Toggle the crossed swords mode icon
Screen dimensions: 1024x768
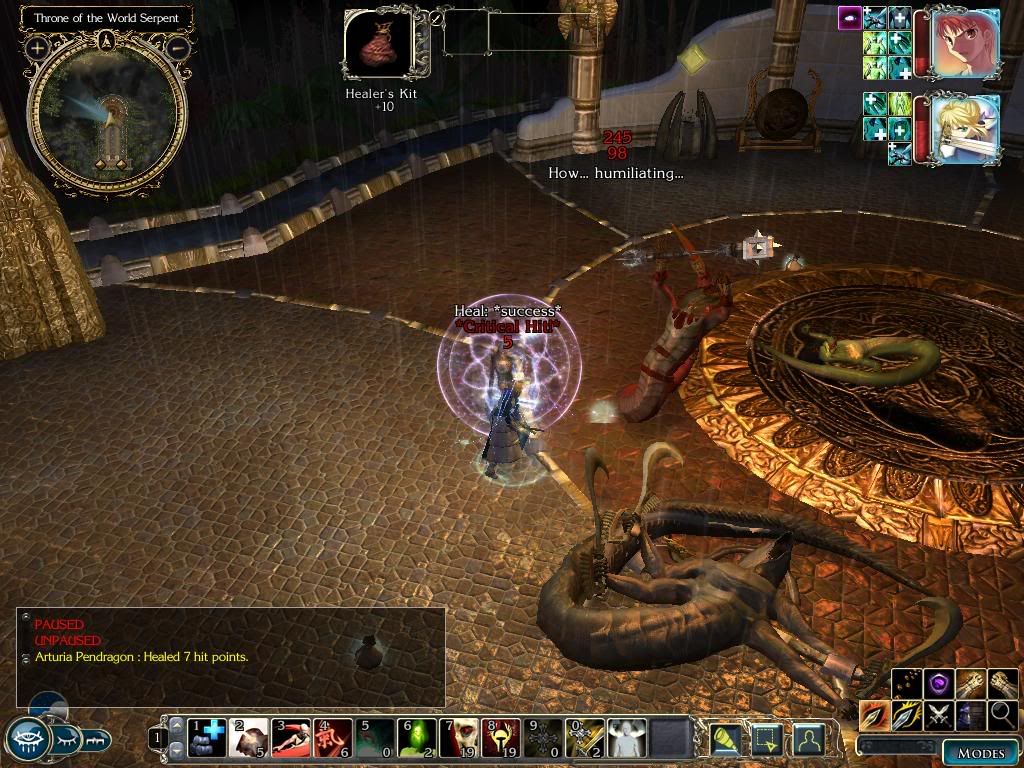(939, 715)
